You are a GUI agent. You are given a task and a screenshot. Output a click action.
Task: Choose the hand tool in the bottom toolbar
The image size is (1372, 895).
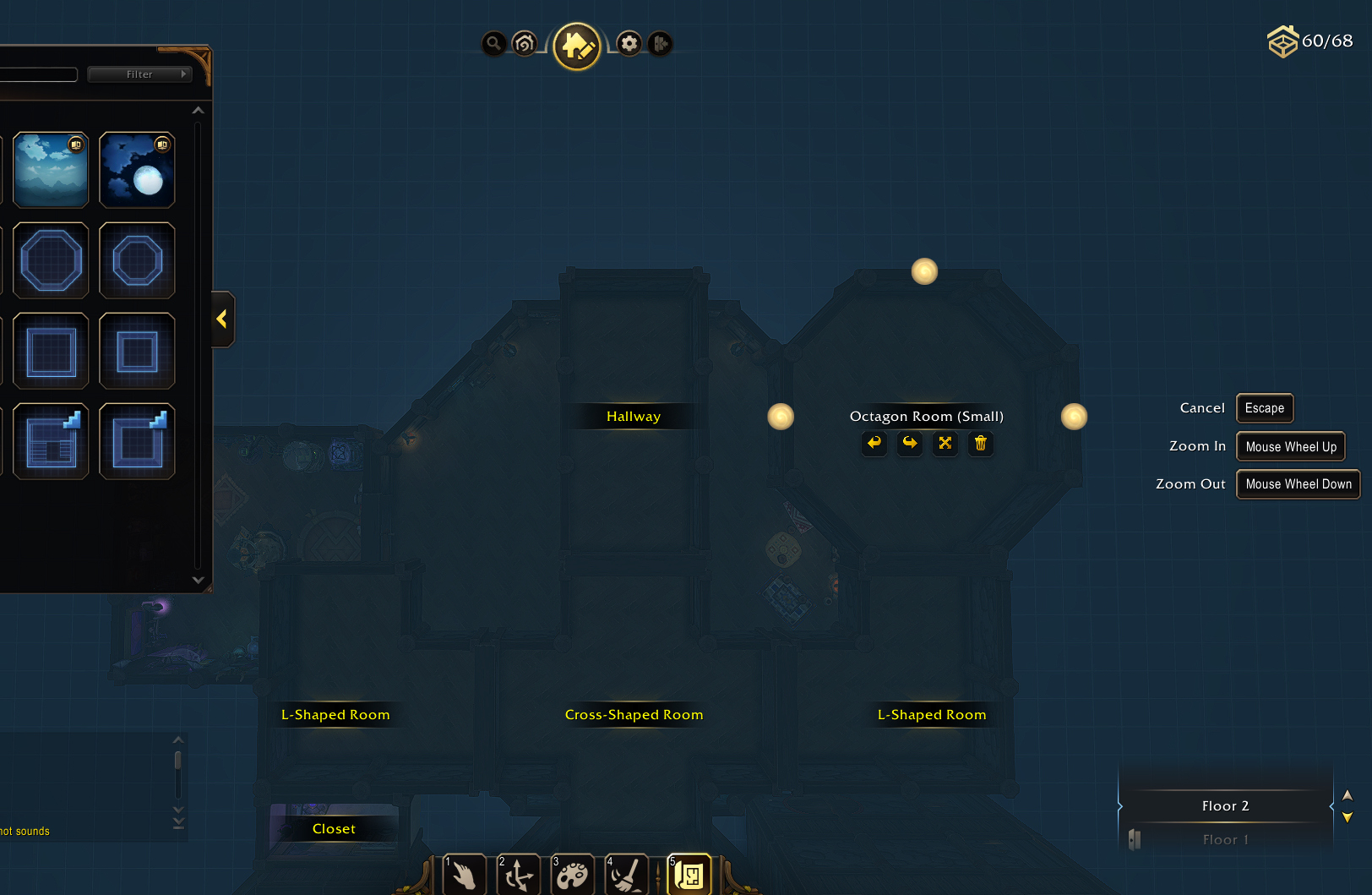click(x=464, y=876)
